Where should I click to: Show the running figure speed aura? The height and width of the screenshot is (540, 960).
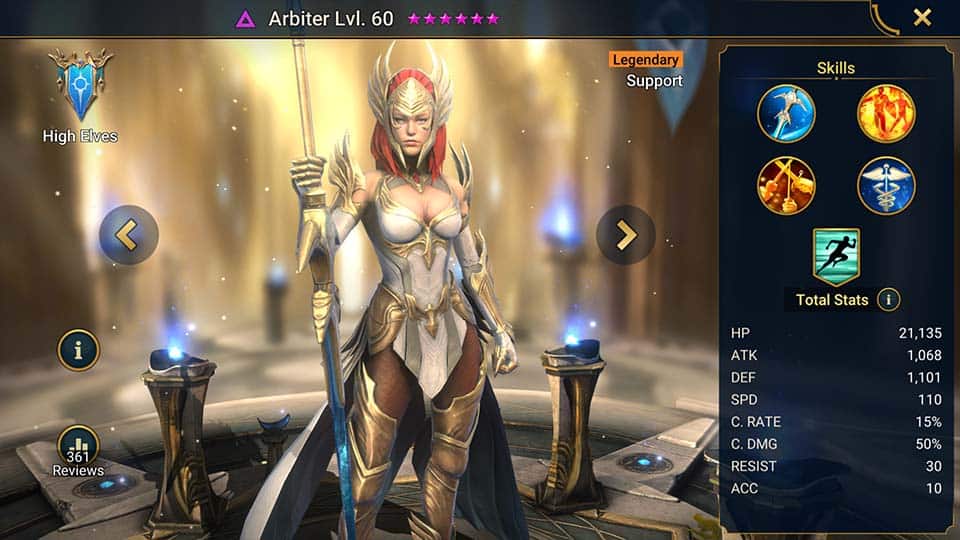click(836, 257)
